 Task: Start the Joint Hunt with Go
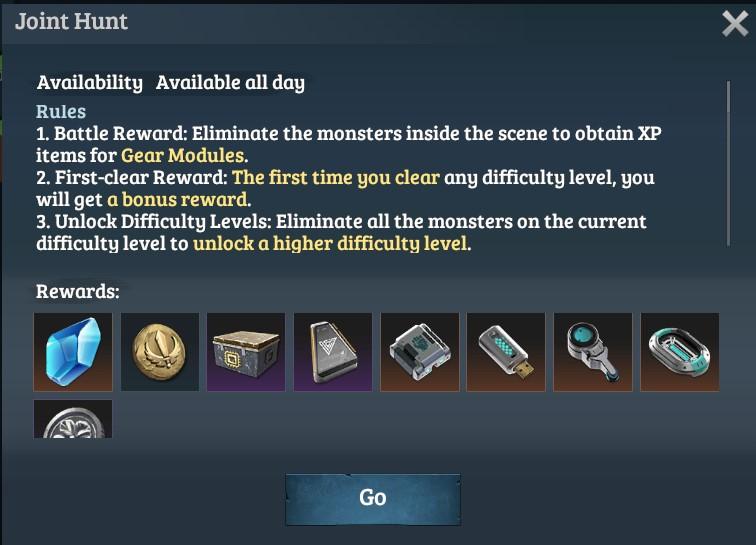coord(372,498)
